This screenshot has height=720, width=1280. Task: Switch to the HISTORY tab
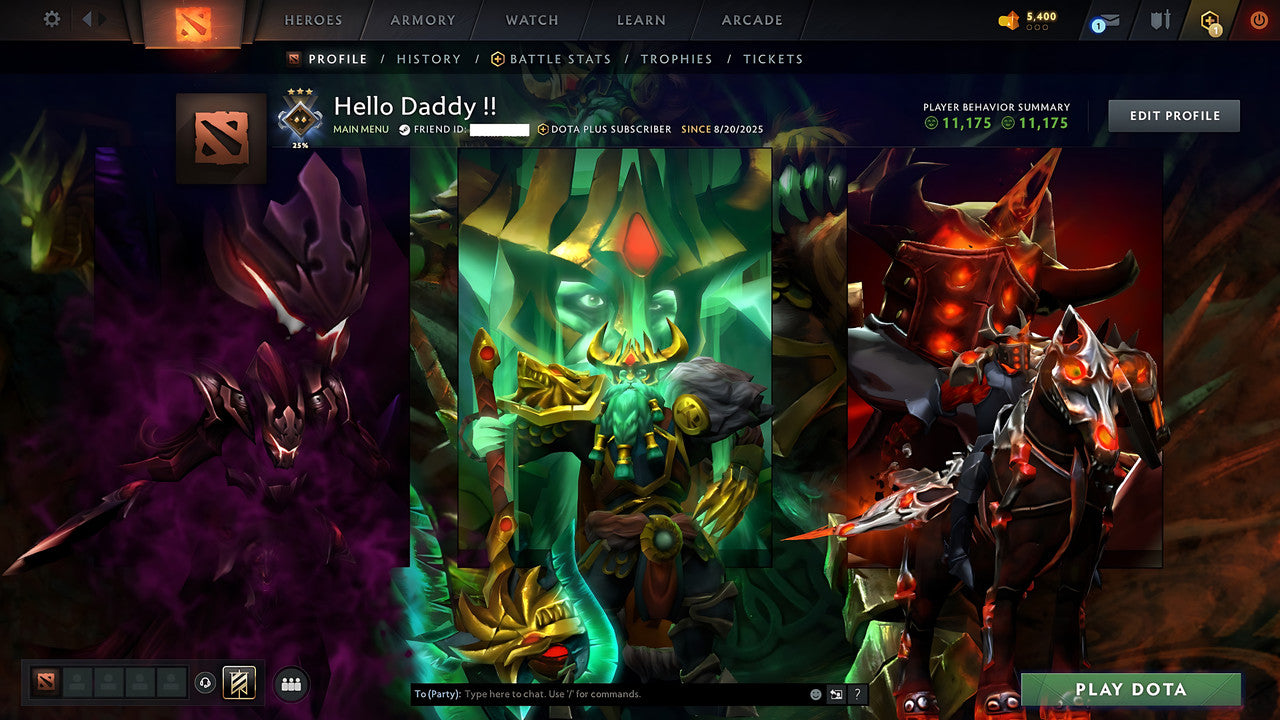[428, 59]
